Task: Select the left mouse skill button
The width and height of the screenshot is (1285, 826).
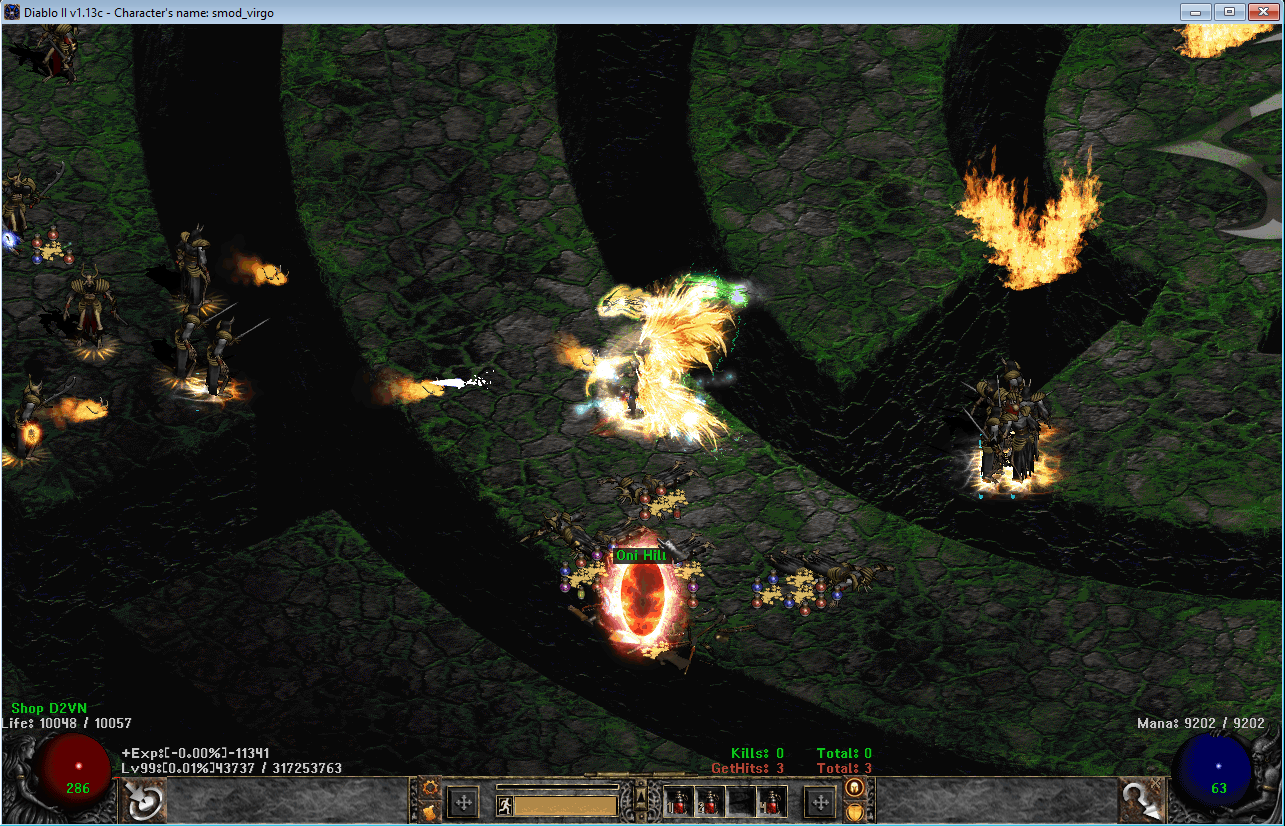Action: coord(142,800)
